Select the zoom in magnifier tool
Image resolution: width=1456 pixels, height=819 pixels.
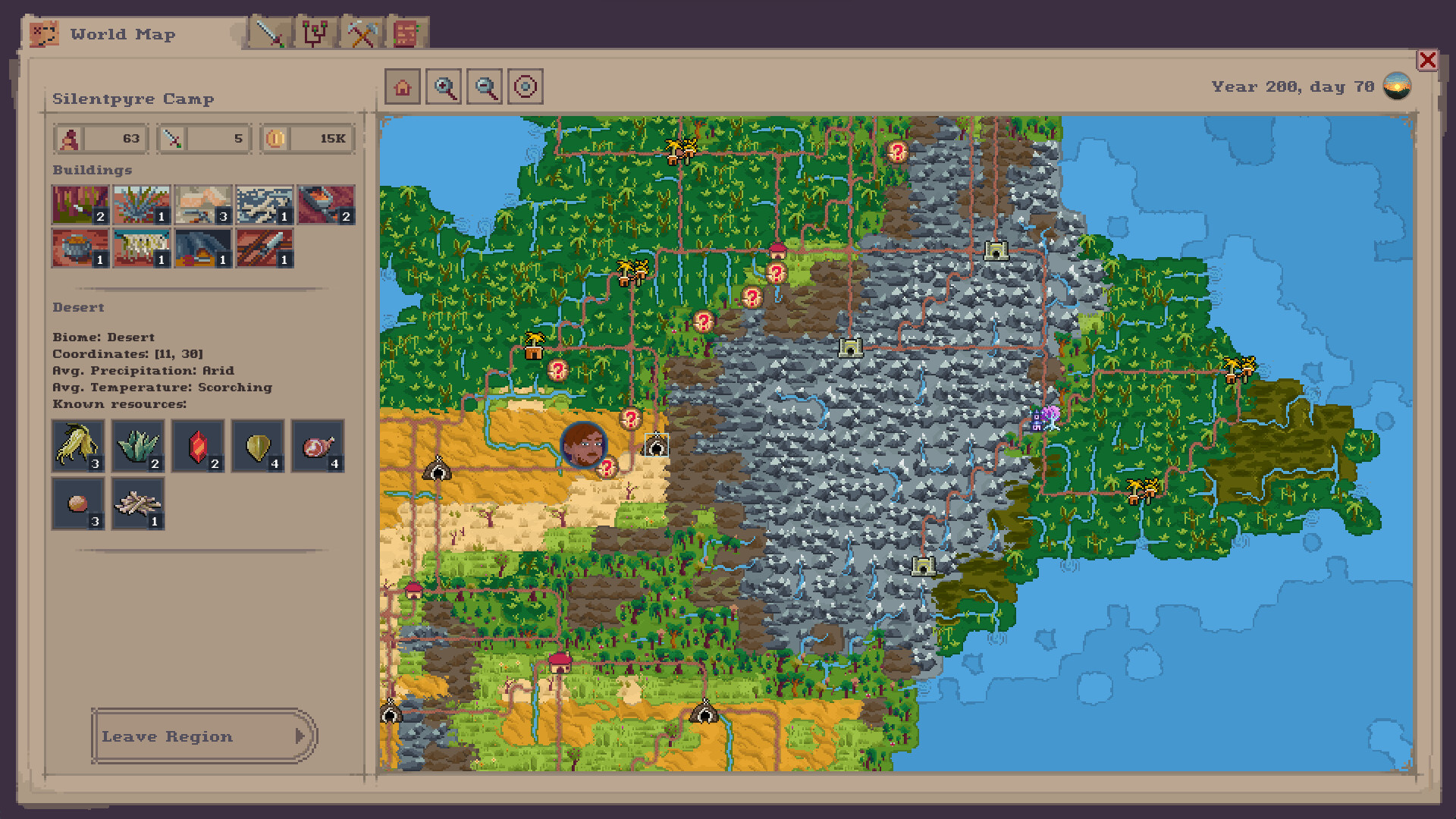tap(444, 86)
